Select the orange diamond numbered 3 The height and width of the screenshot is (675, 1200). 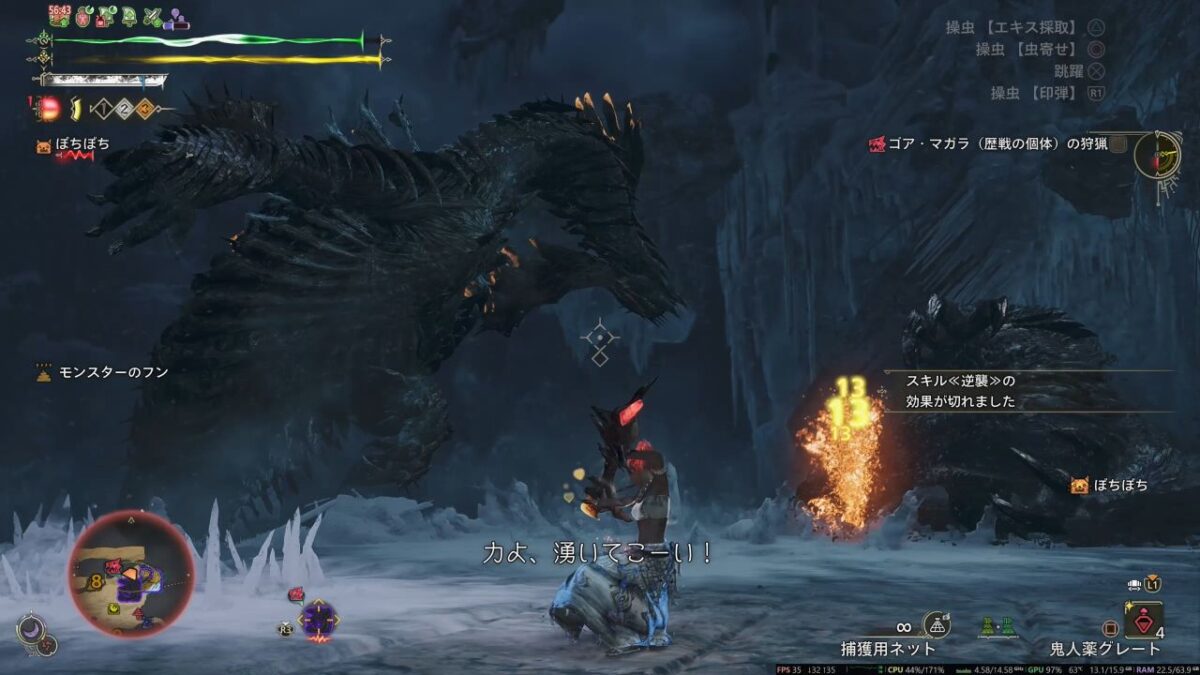pos(144,109)
